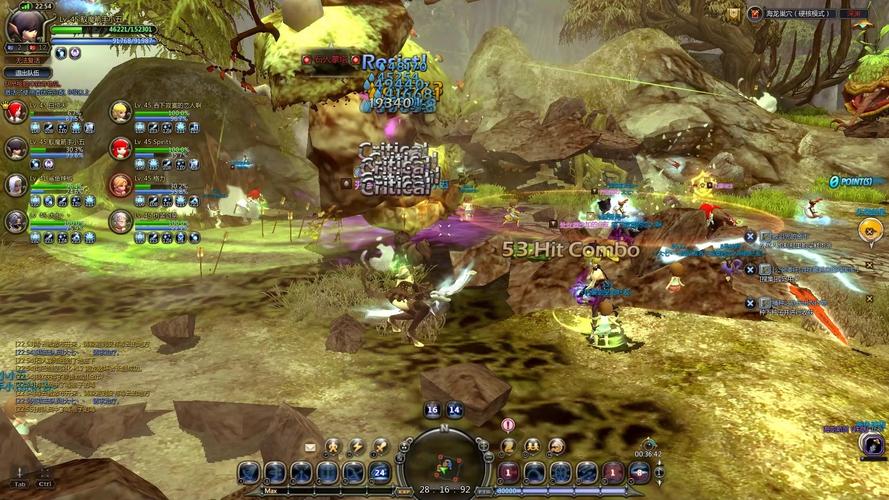Image resolution: width=889 pixels, height=500 pixels.
Task: Open the mail envelope icon
Action: pyautogui.click(x=310, y=446)
